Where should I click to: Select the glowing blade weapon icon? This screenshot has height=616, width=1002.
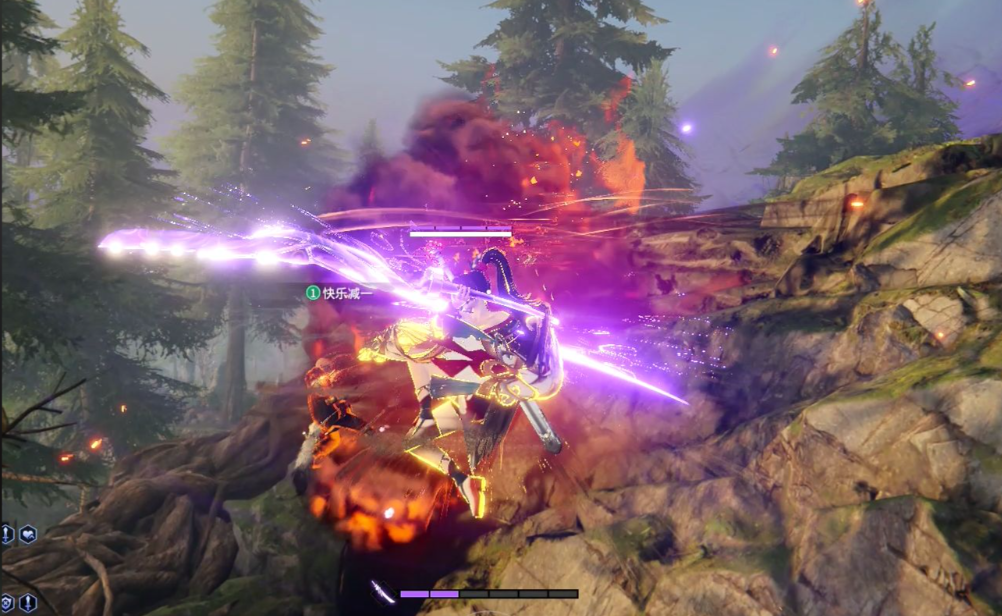click(x=382, y=592)
